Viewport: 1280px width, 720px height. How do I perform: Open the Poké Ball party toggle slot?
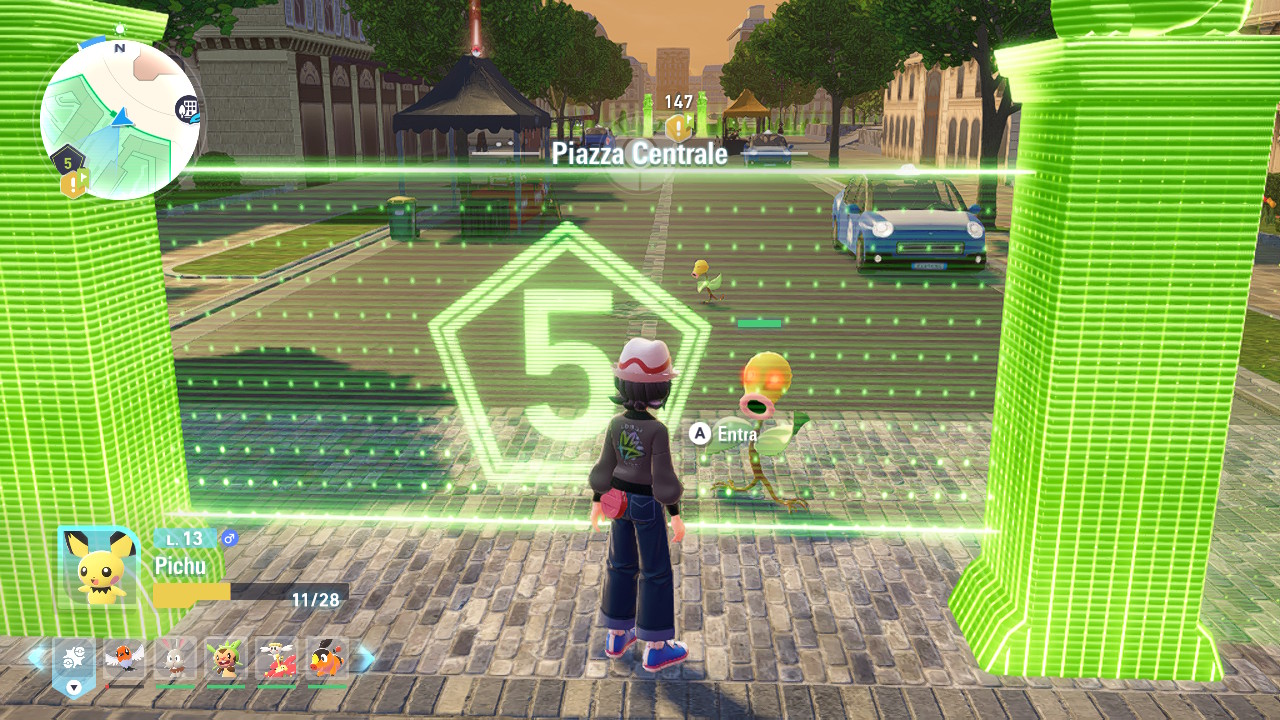pos(73,661)
